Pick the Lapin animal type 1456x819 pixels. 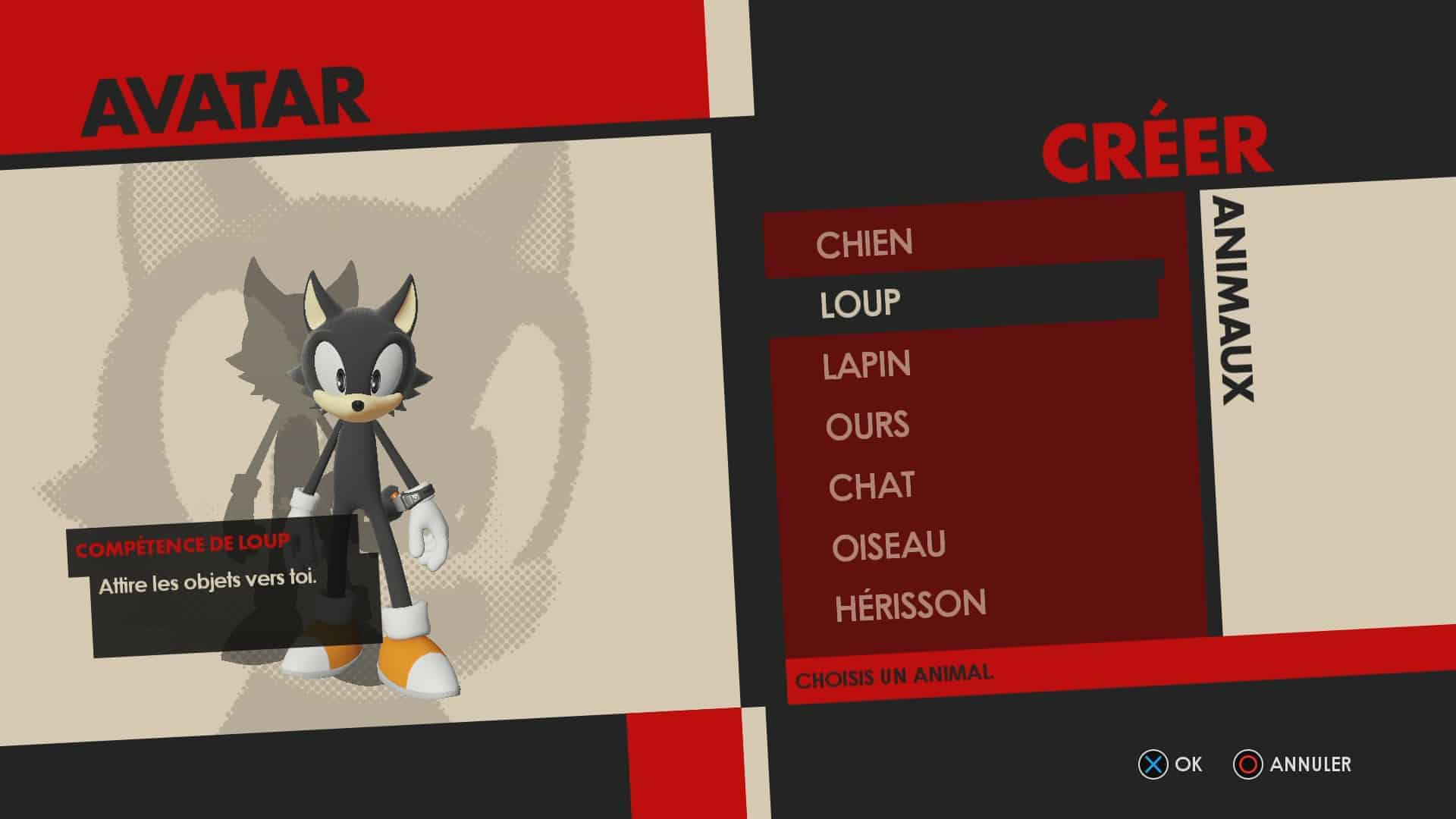pyautogui.click(x=867, y=365)
